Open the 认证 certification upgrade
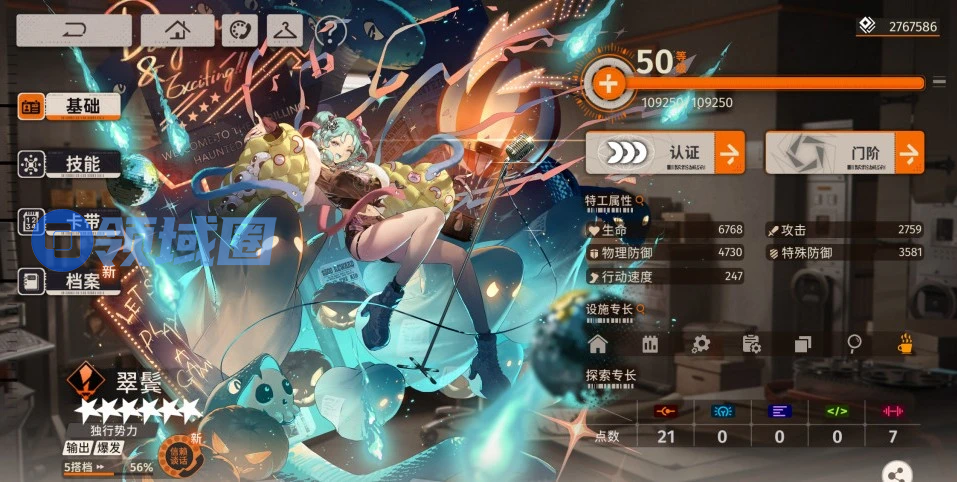This screenshot has height=482, width=957. coord(664,153)
